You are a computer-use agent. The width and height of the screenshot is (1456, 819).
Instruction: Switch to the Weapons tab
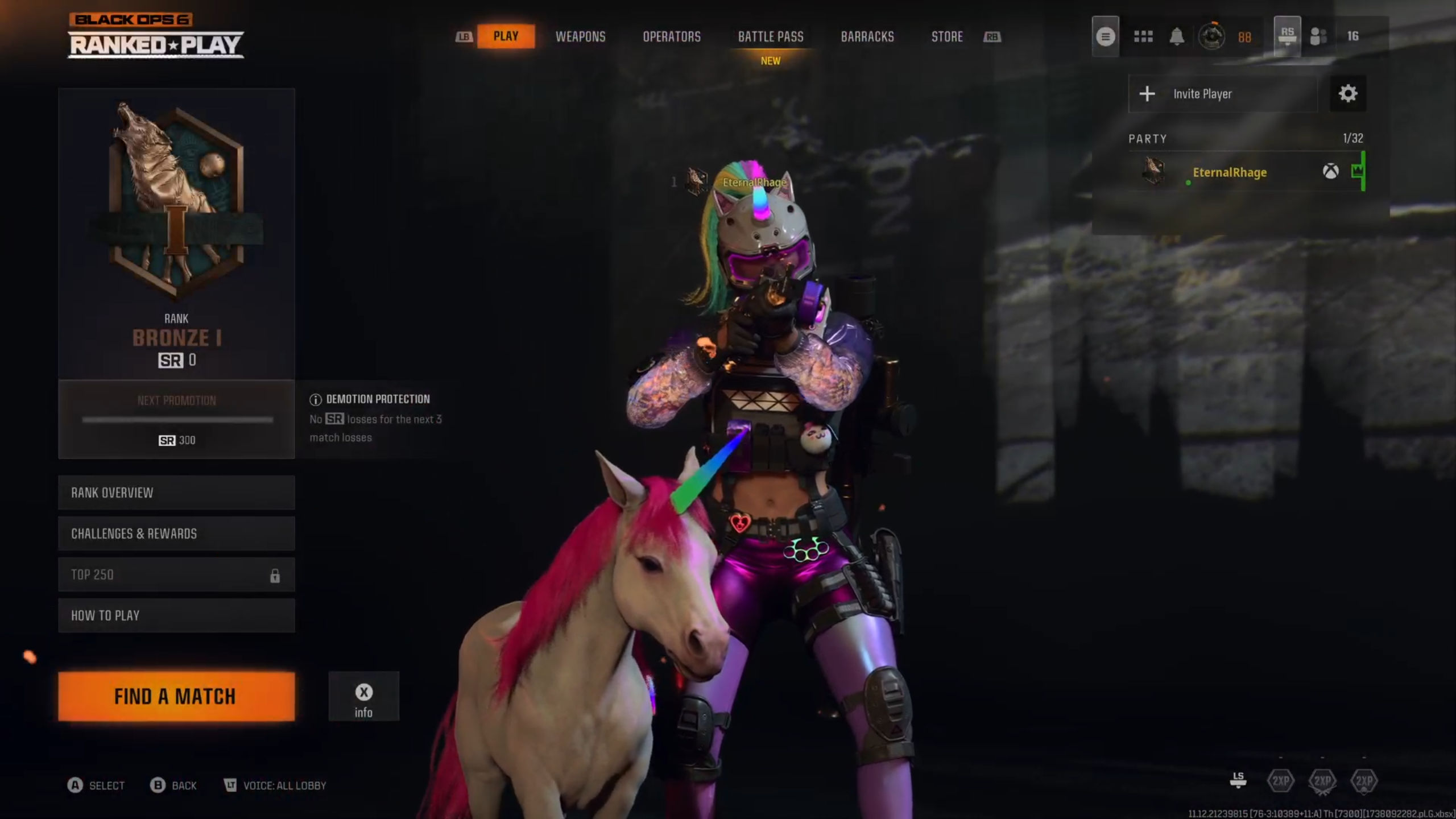[x=580, y=36]
